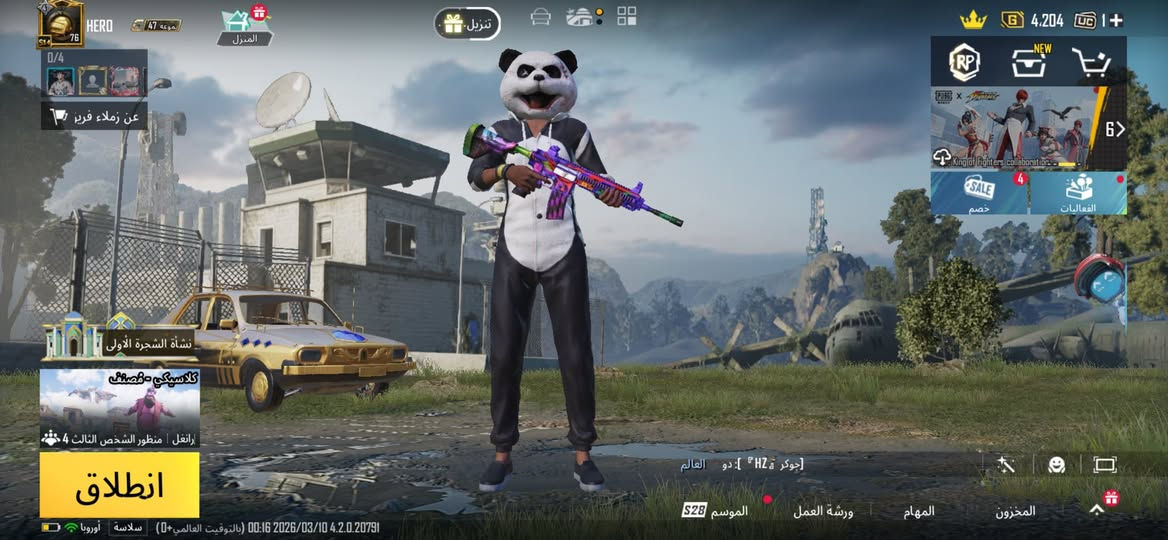
Task: View the King of Fighters collaboration banner
Action: [x=1012, y=128]
